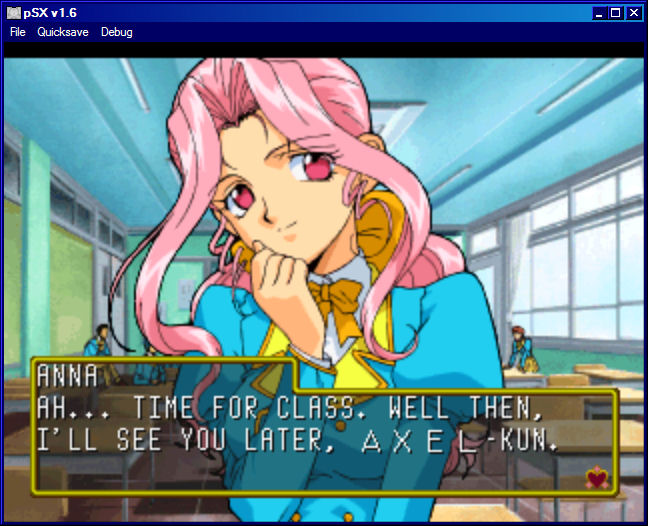
Task: Close the pSX emulator window
Action: coord(633,13)
